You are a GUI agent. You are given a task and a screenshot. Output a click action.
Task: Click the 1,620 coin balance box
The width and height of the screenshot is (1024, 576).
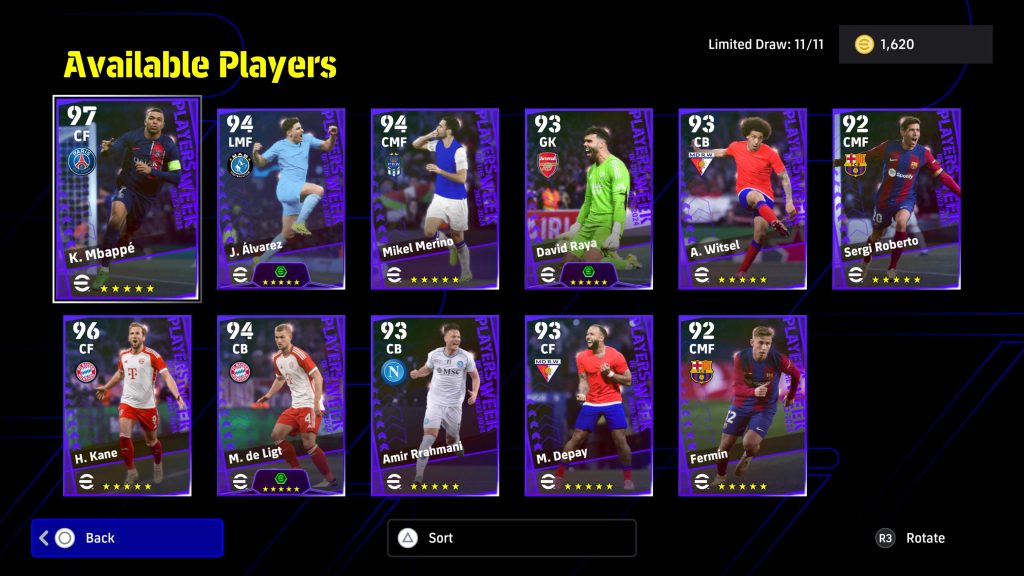[x=915, y=45]
